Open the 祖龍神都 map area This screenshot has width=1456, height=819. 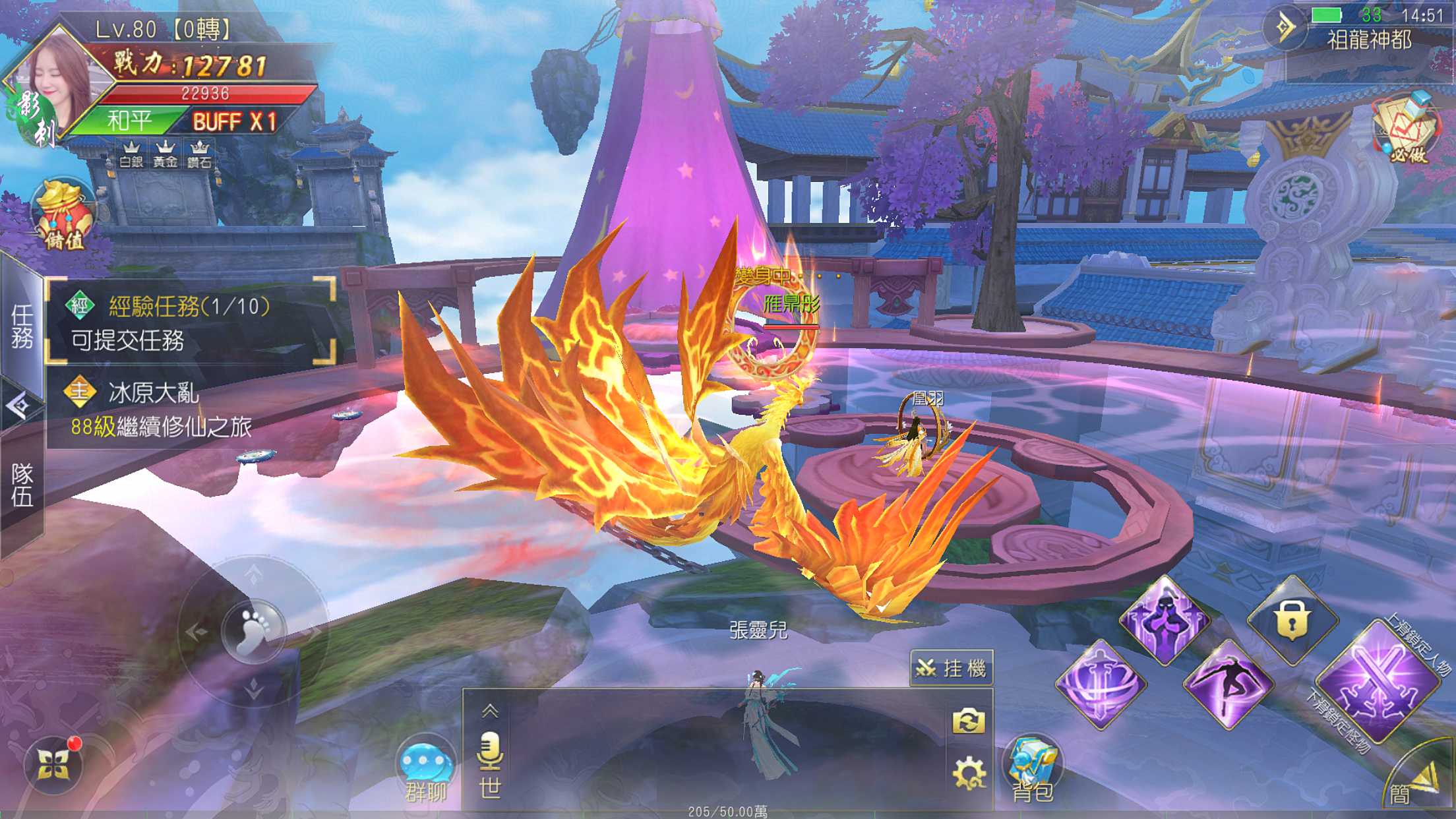point(1369,41)
